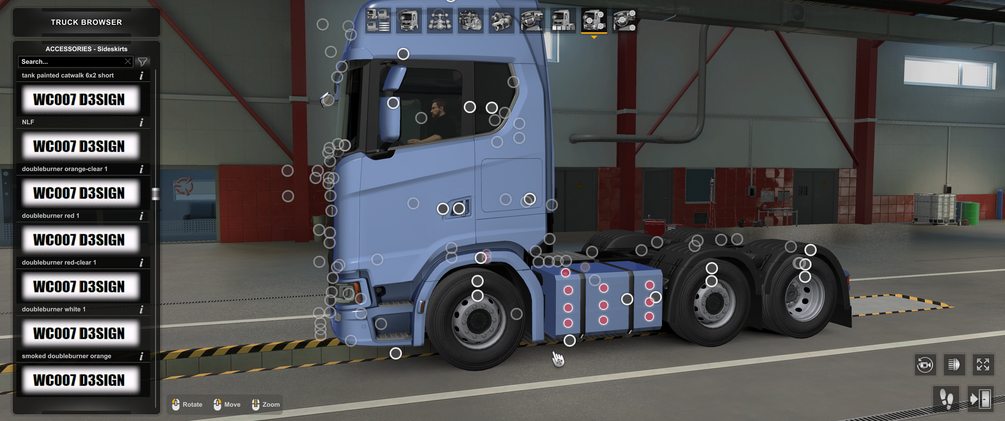This screenshot has height=421, width=1005.
Task: Pick doubleburner orange-clear 1 accessory
Action: (79, 193)
